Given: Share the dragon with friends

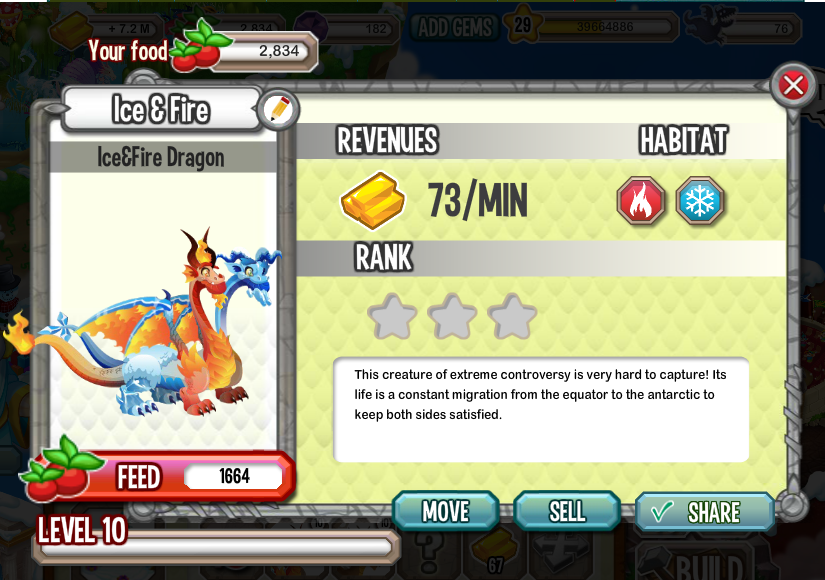Looking at the screenshot, I should coord(704,512).
